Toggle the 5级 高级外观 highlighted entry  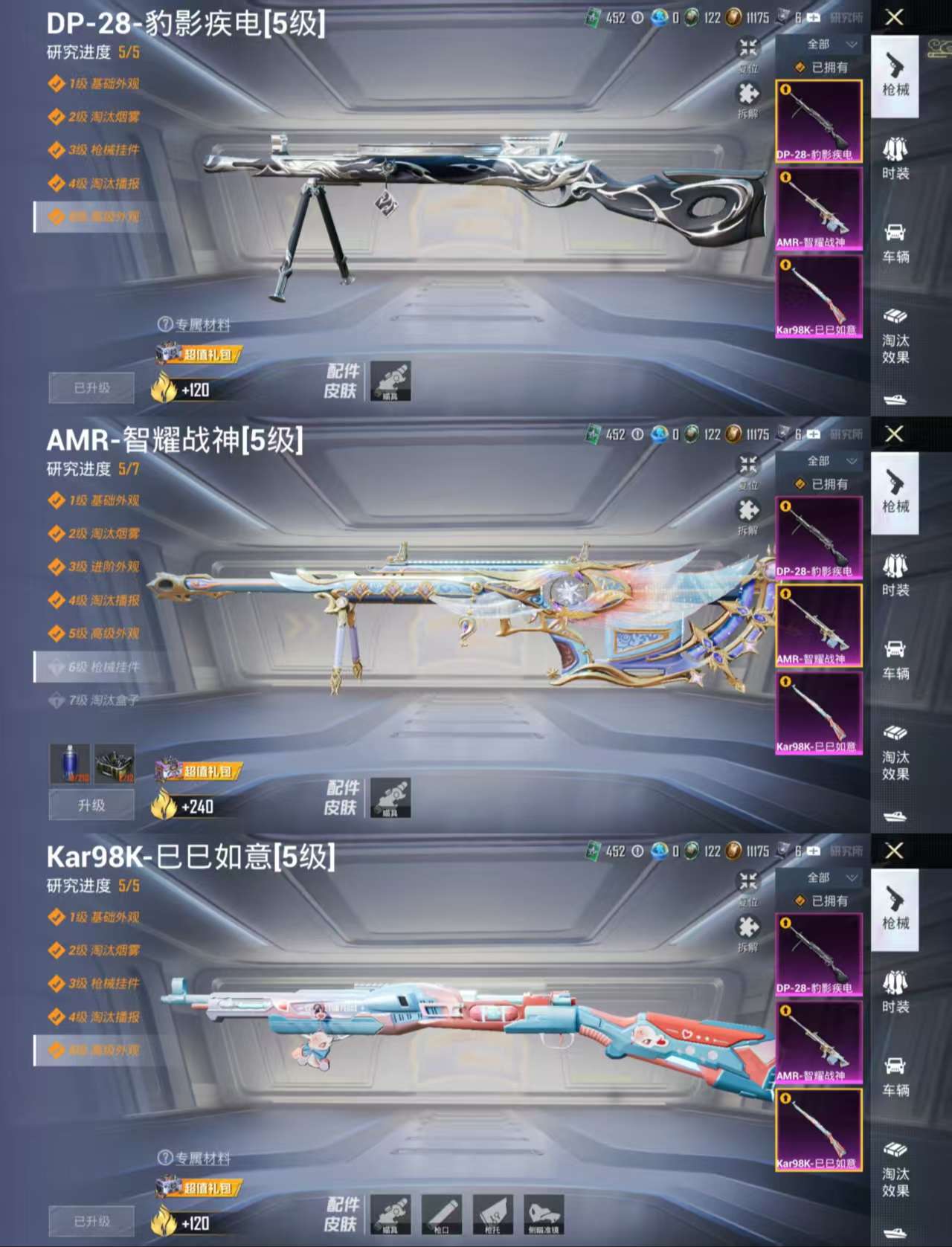pos(97,218)
